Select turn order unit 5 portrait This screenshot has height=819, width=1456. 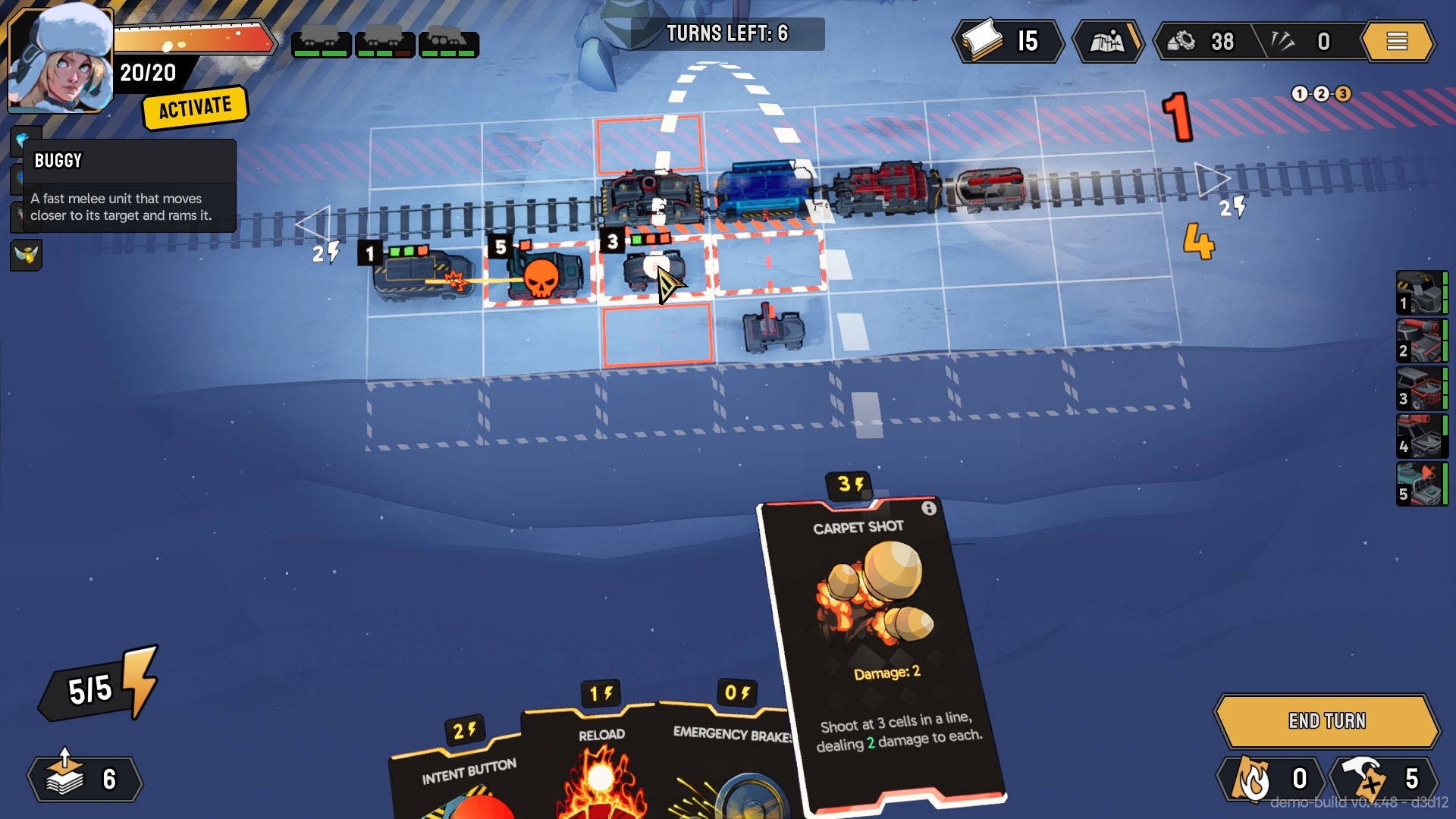tap(1421, 484)
